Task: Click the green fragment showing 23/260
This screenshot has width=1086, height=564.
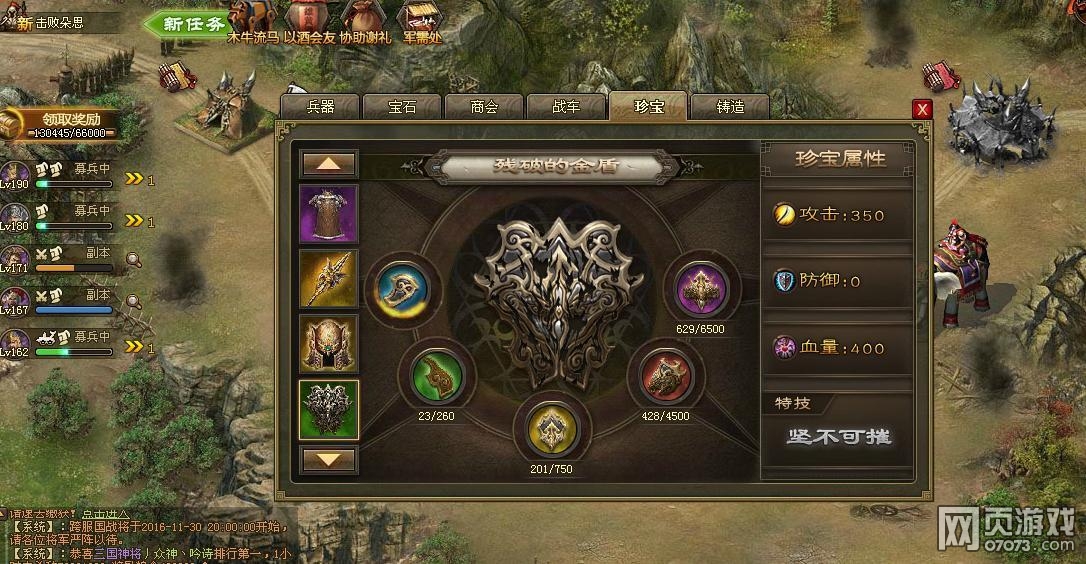Action: coord(437,376)
